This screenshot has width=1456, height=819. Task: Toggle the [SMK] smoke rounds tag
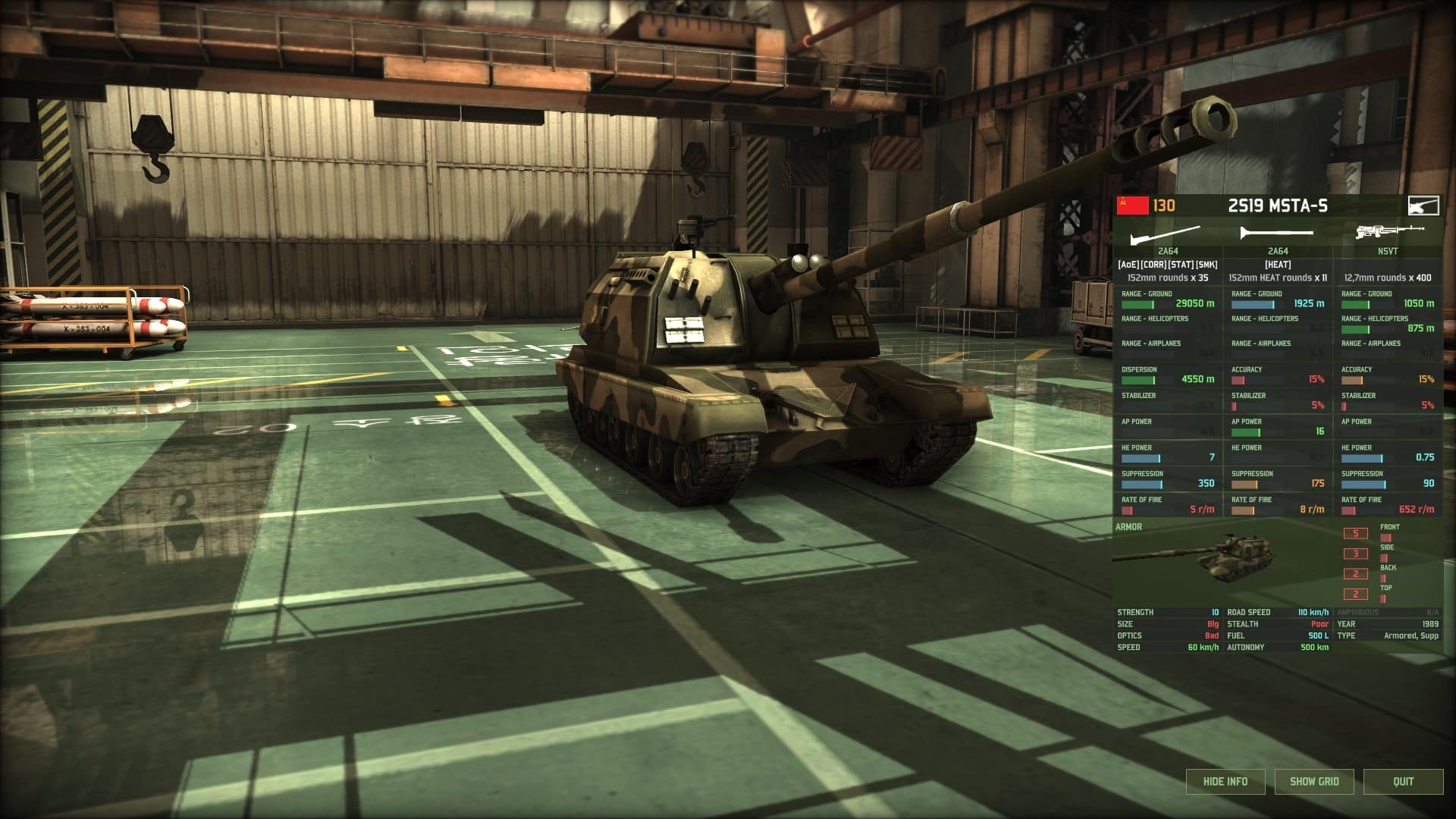point(1207,265)
